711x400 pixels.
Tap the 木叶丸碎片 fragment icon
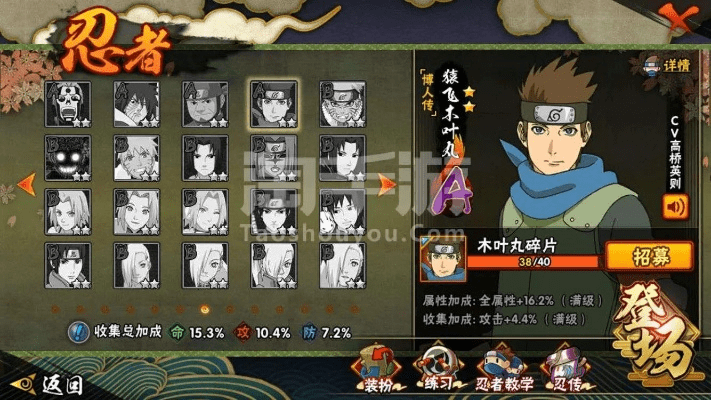pyautogui.click(x=440, y=258)
